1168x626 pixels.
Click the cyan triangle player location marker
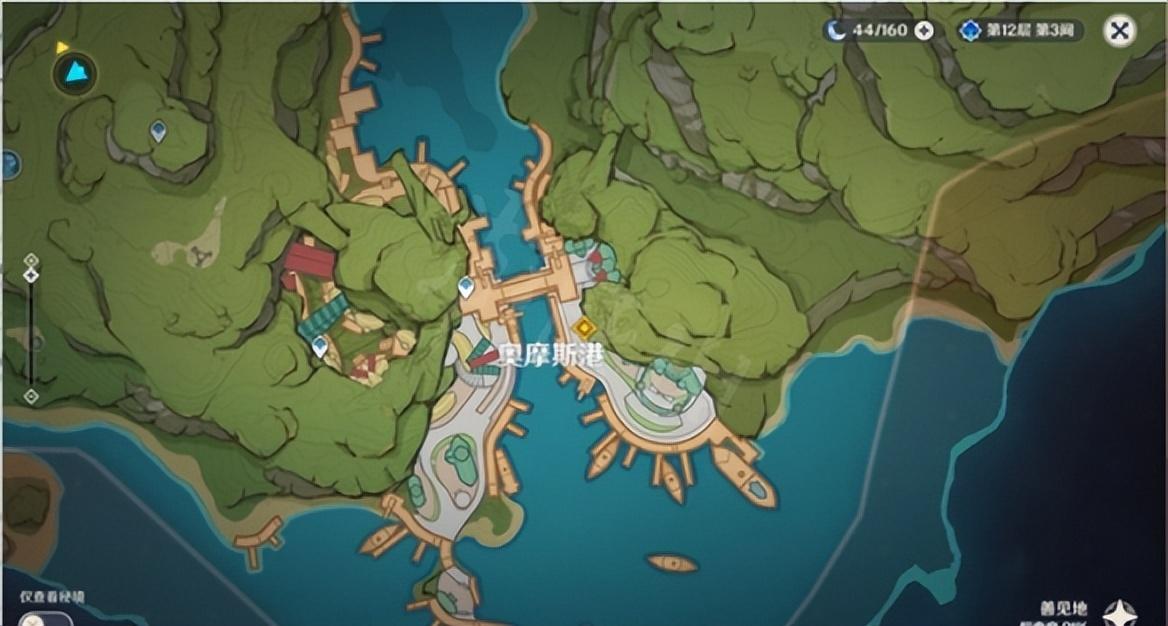(x=74, y=72)
